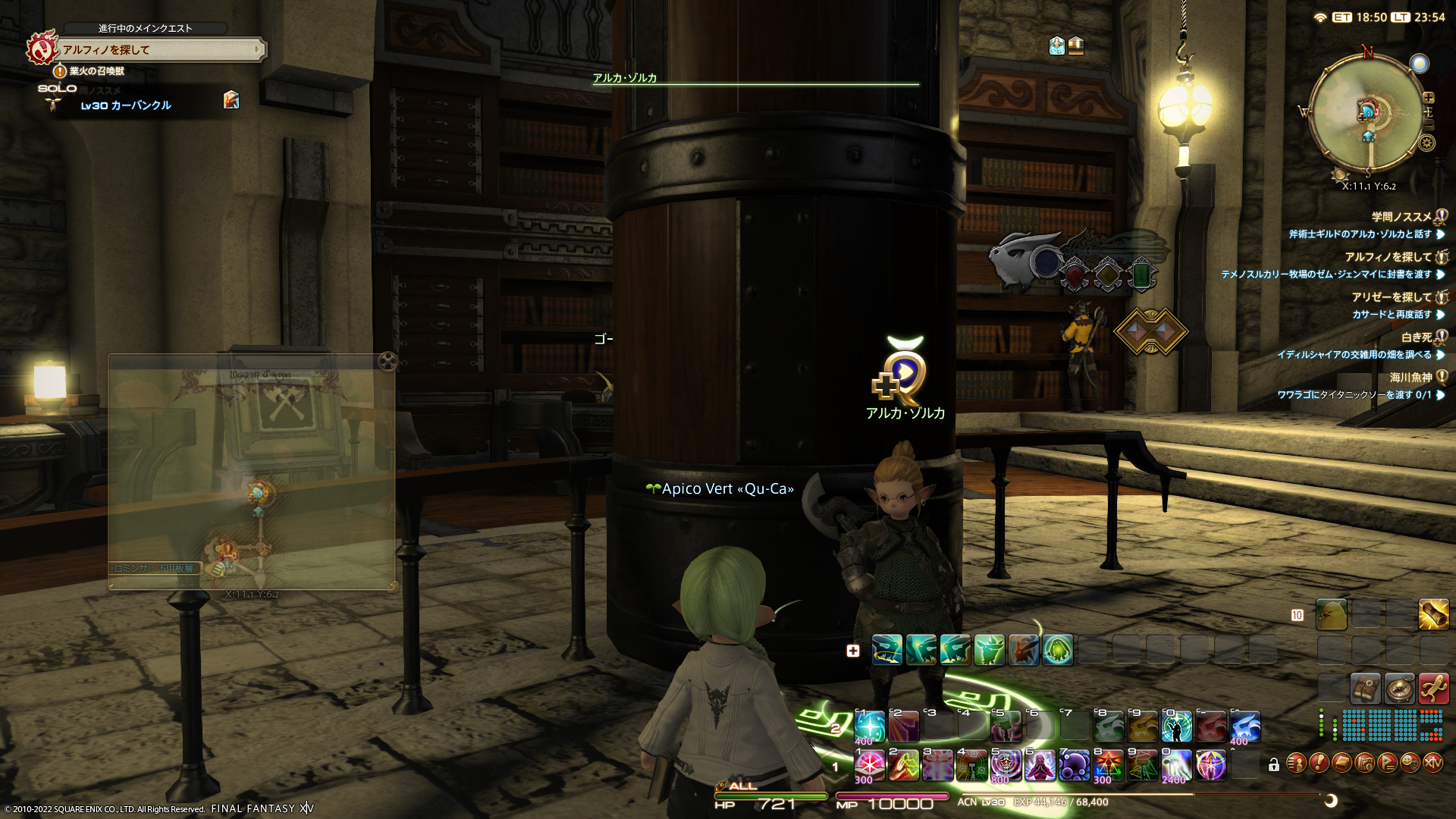Activate the orange-red carbuncle pet action
1456x819 pixels.
1023,650
